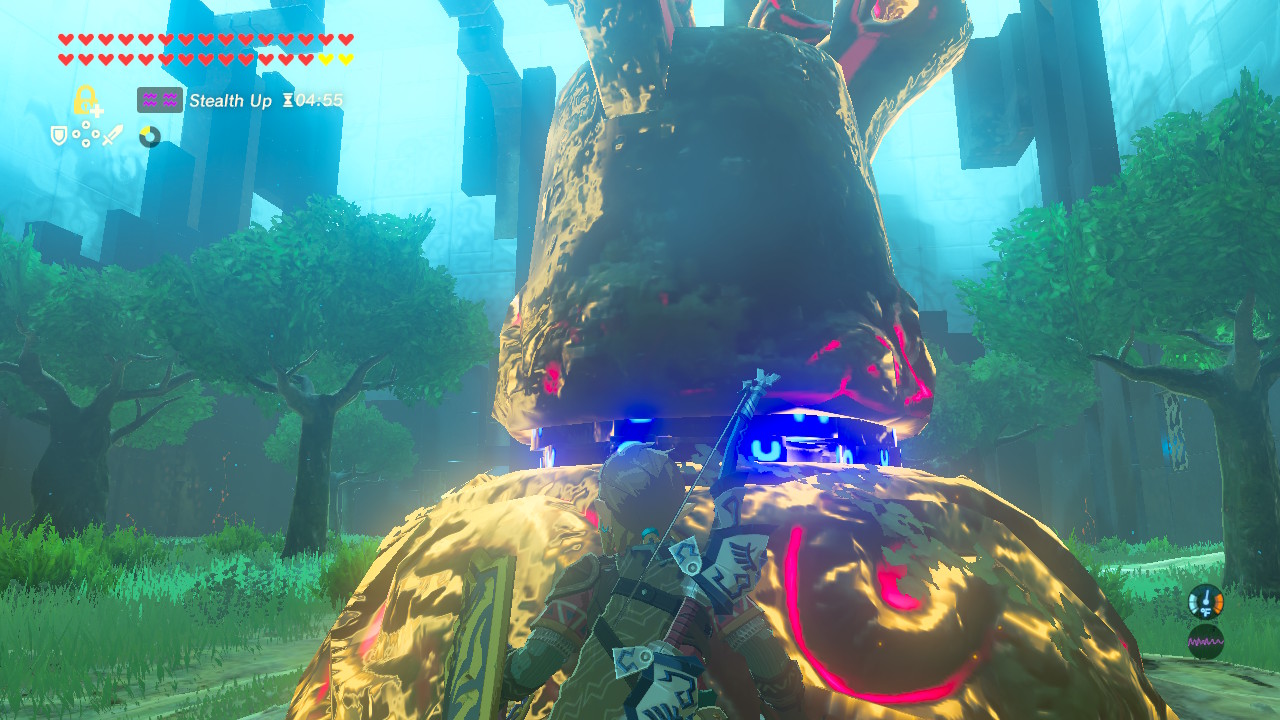Click the first yellow temporary heart
Screen dimensions: 1280x720
point(324,58)
